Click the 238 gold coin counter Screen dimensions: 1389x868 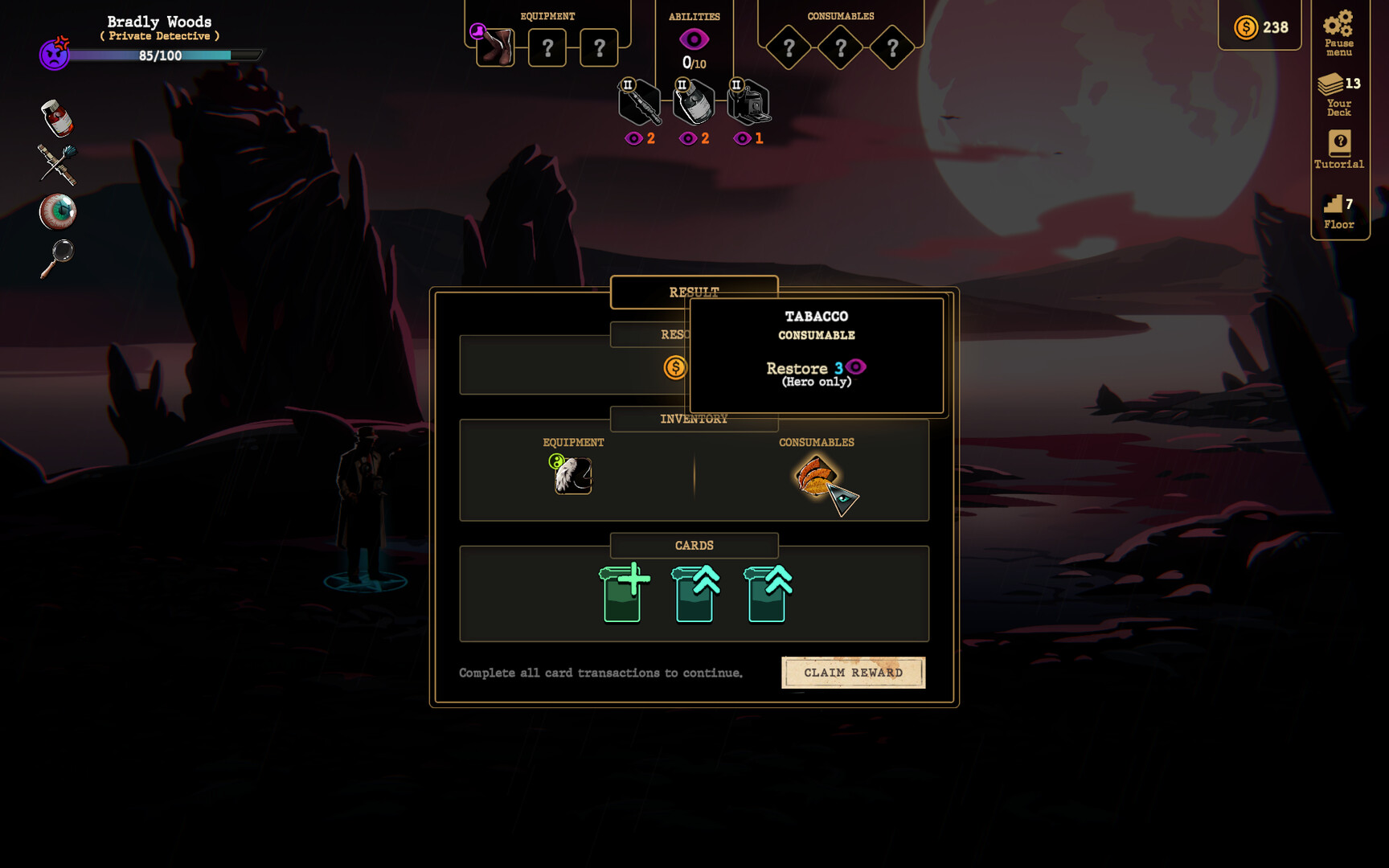point(1259,27)
